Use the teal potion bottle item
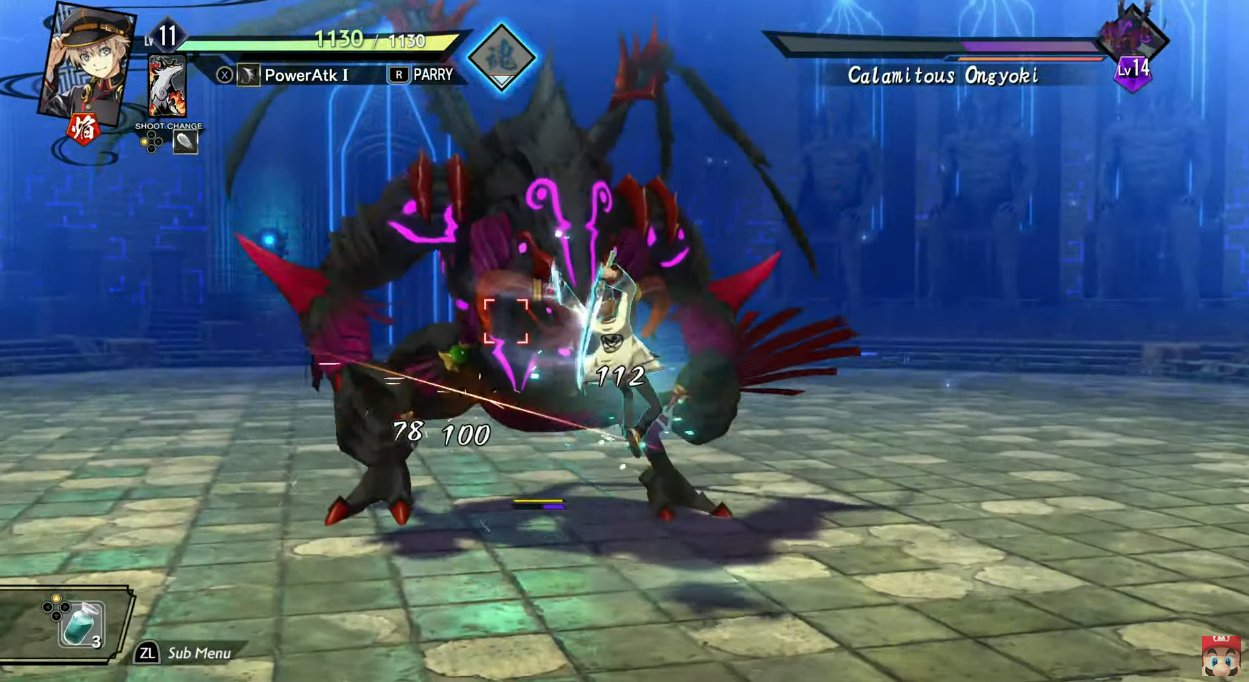Image resolution: width=1249 pixels, height=682 pixels. click(78, 625)
